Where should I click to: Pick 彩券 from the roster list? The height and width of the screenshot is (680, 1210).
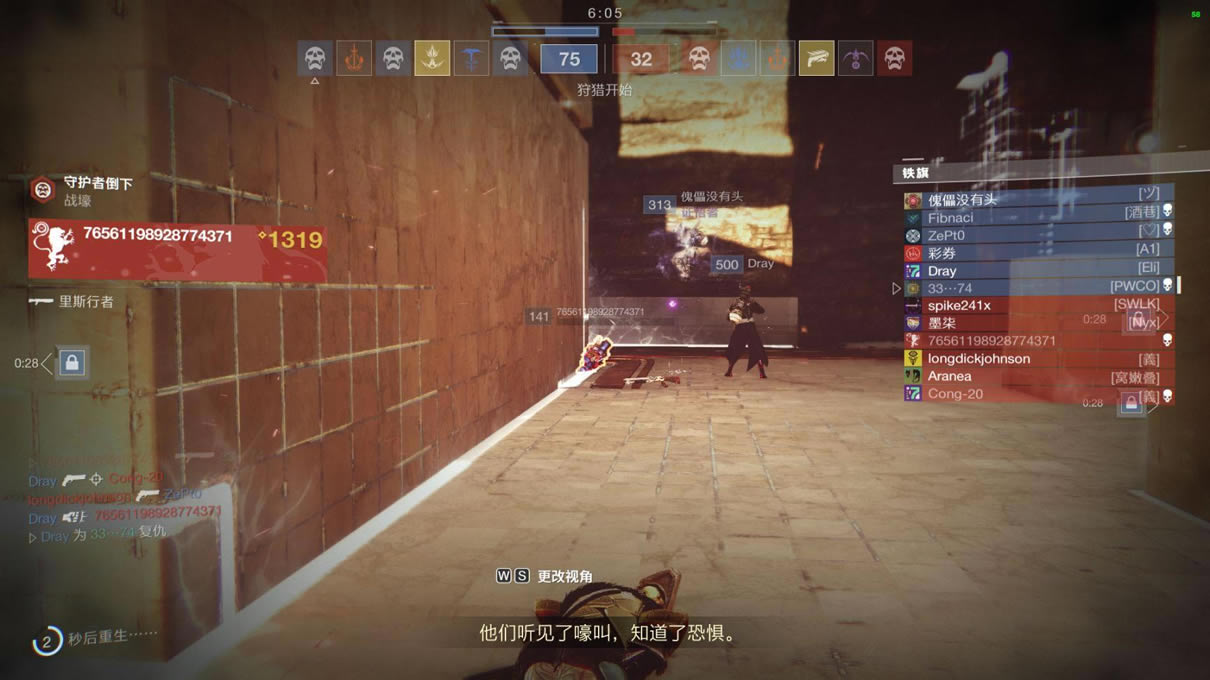1037,253
